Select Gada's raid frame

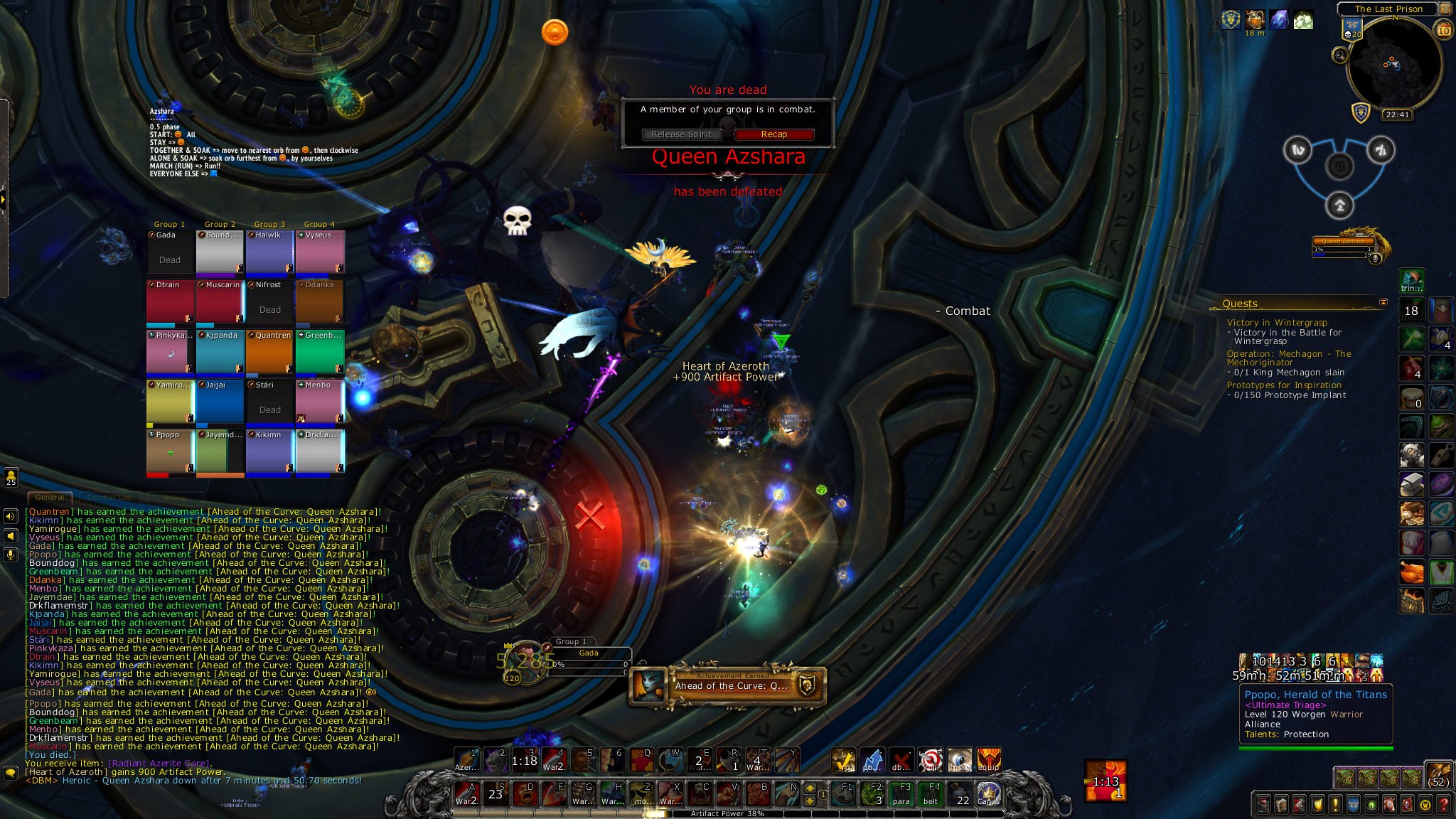click(x=170, y=252)
